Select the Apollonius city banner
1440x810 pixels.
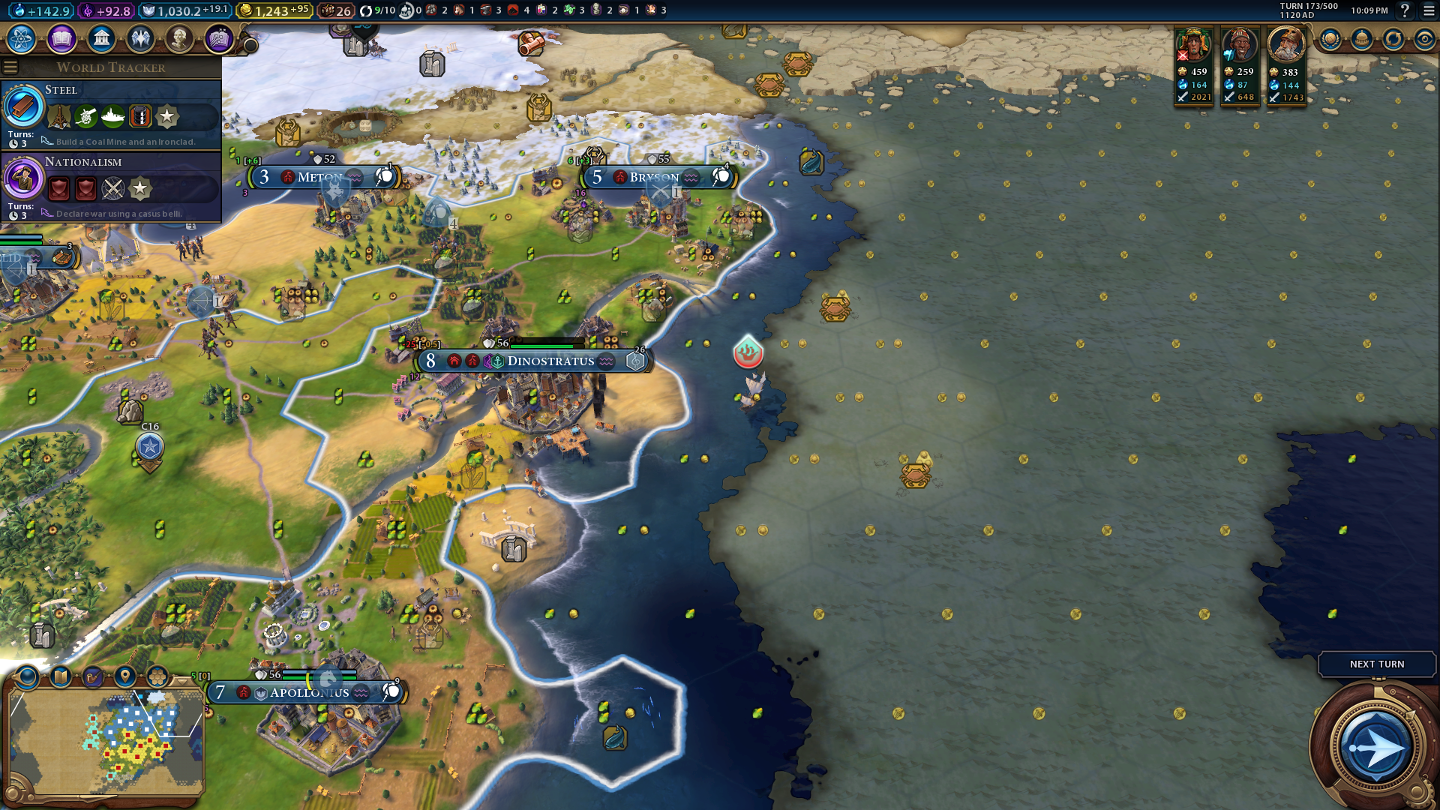tap(308, 692)
